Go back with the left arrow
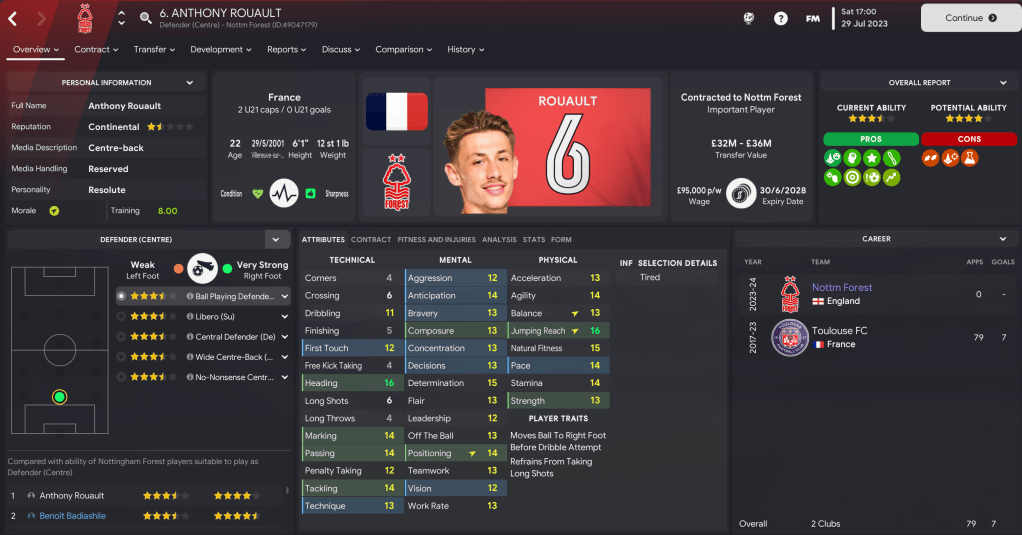The height and width of the screenshot is (535, 1022). click(13, 18)
